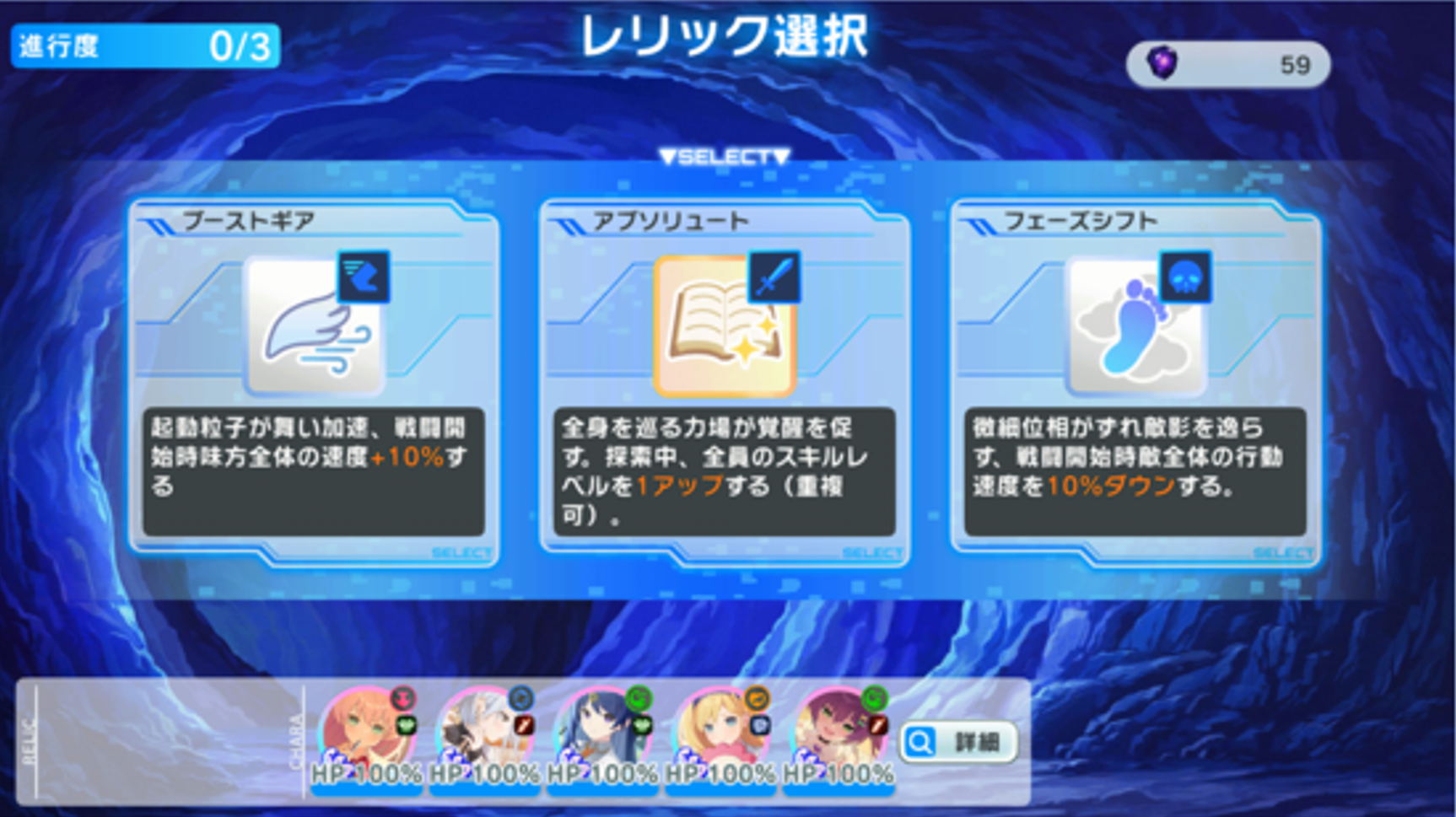Toggle the orange badge on fourth character
Screen dimensions: 1456x817
(755, 697)
